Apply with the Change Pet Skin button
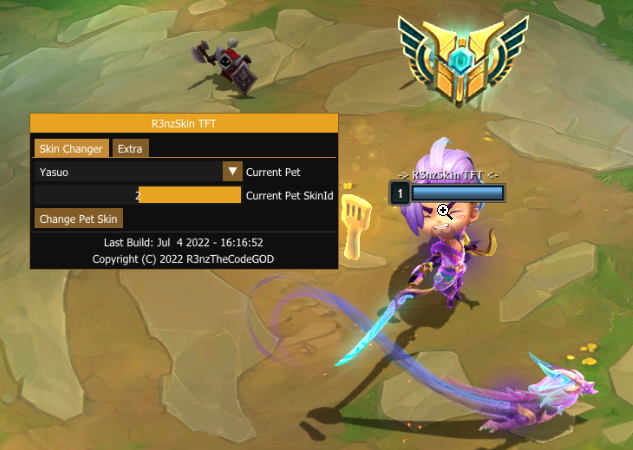 tap(79, 219)
